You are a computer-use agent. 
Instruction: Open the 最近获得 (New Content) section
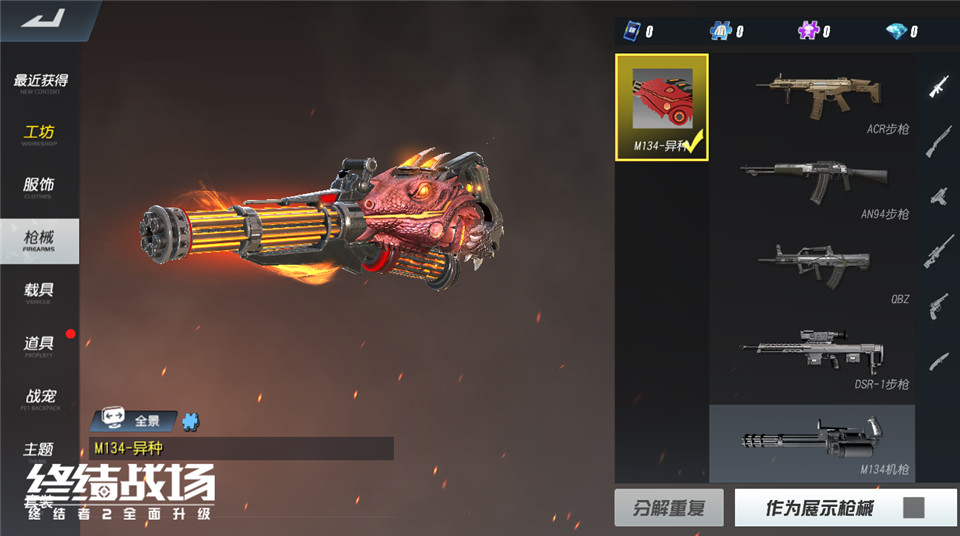click(40, 83)
